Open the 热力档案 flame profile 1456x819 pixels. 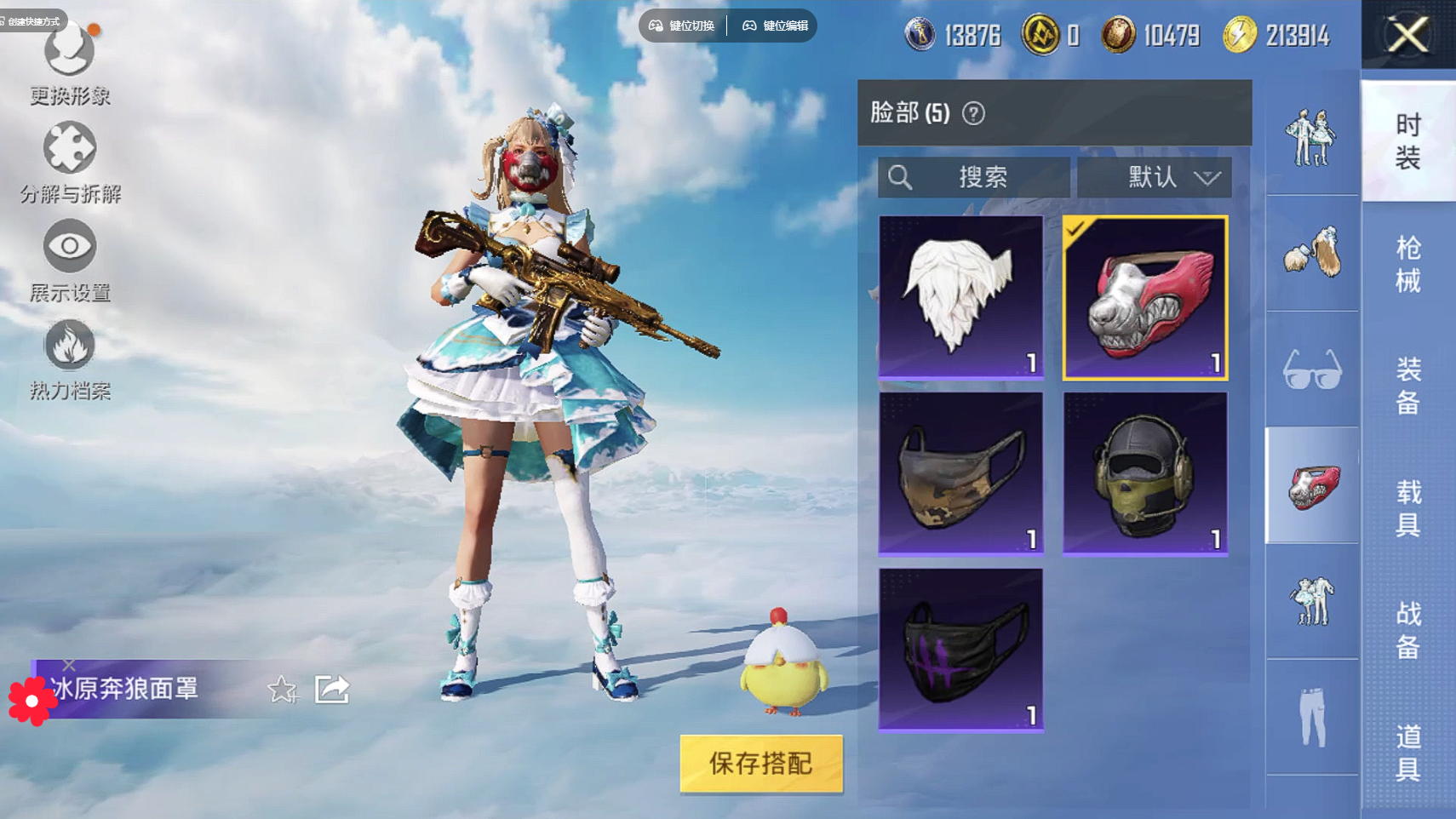[70, 358]
